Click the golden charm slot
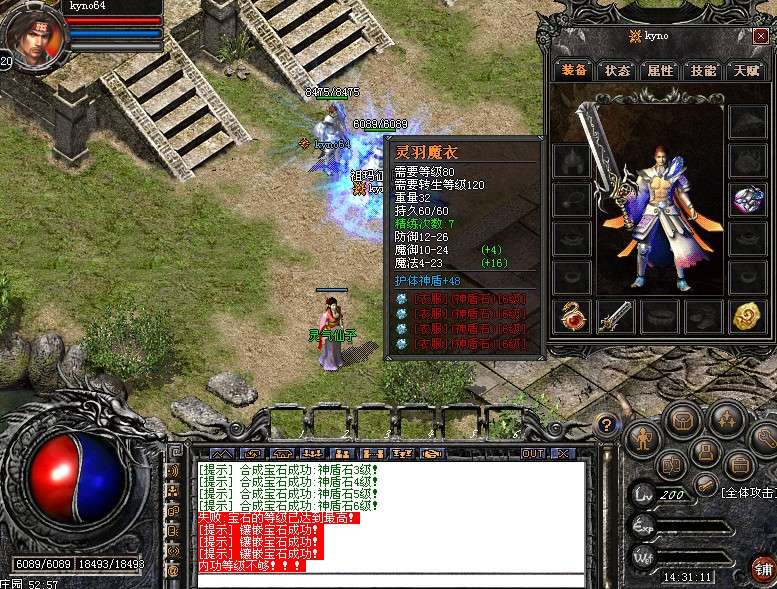Image resolution: width=777 pixels, height=589 pixels. pyautogui.click(x=746, y=316)
